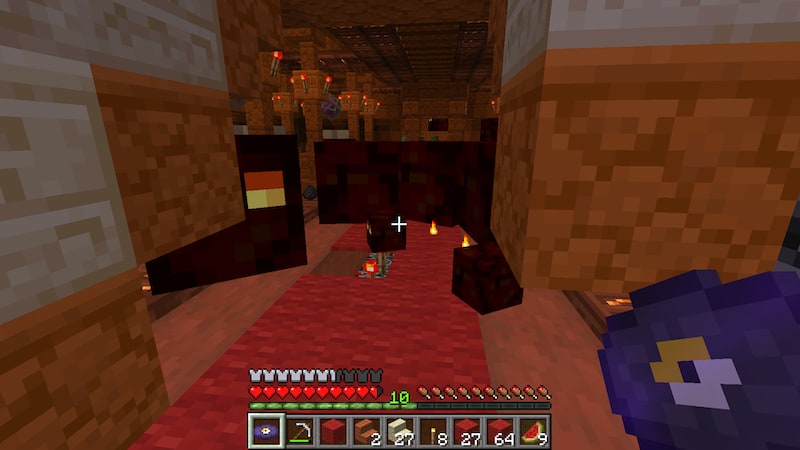
Task: Pick the pale stairs stack of 27
Action: click(x=399, y=430)
